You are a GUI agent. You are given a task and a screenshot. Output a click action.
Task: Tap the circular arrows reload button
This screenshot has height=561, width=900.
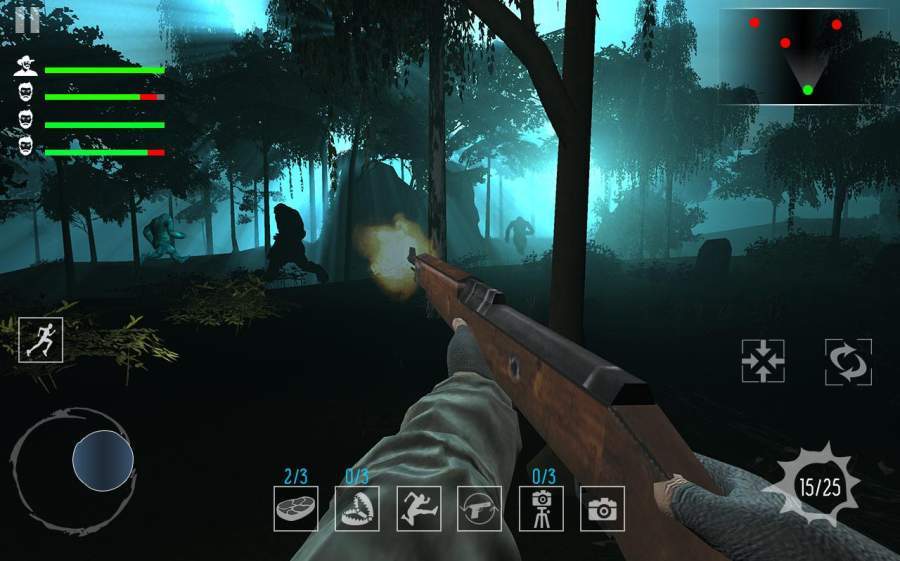click(x=848, y=361)
